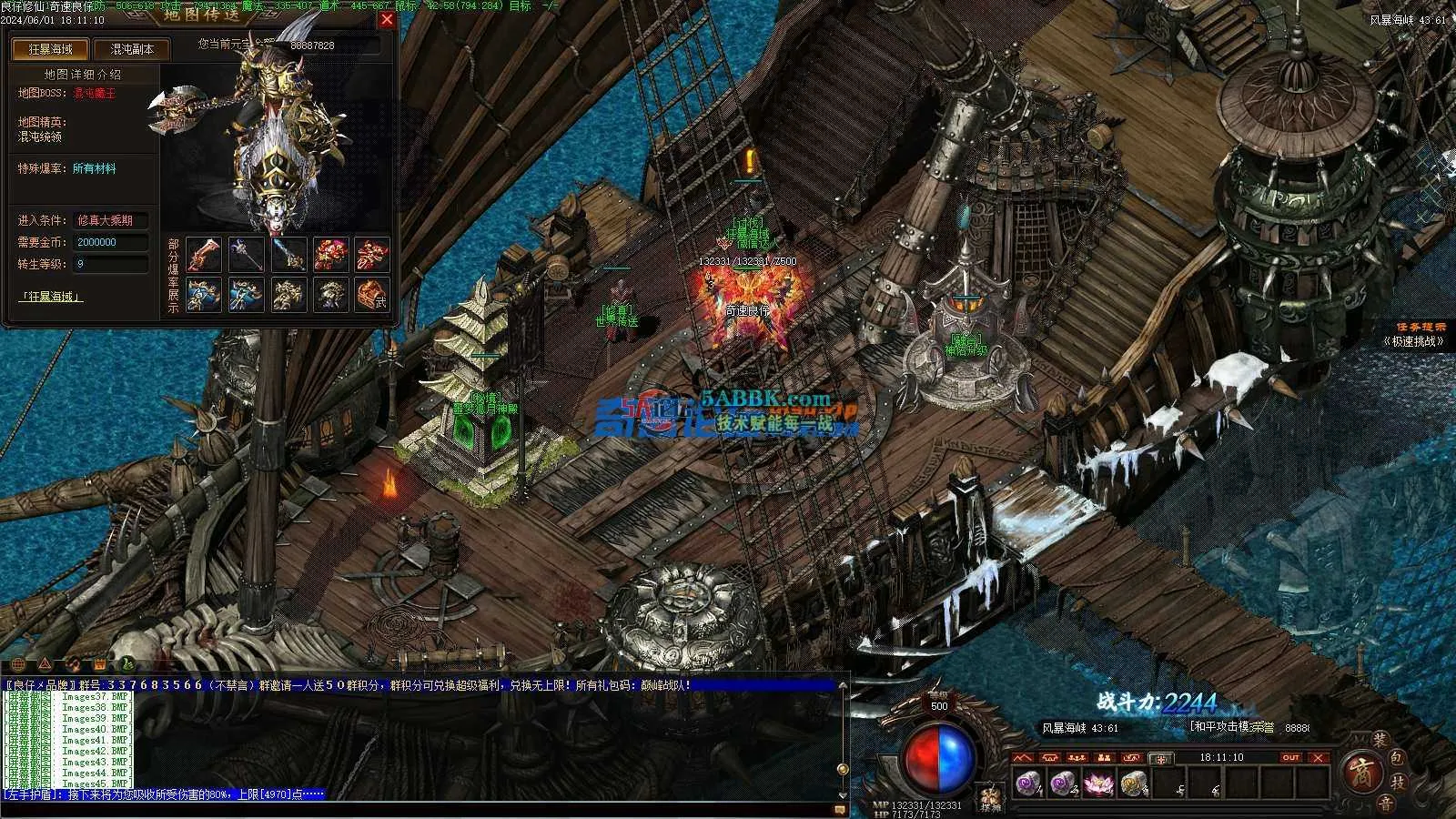Switch to the 狂暴海域 tab

51,49
